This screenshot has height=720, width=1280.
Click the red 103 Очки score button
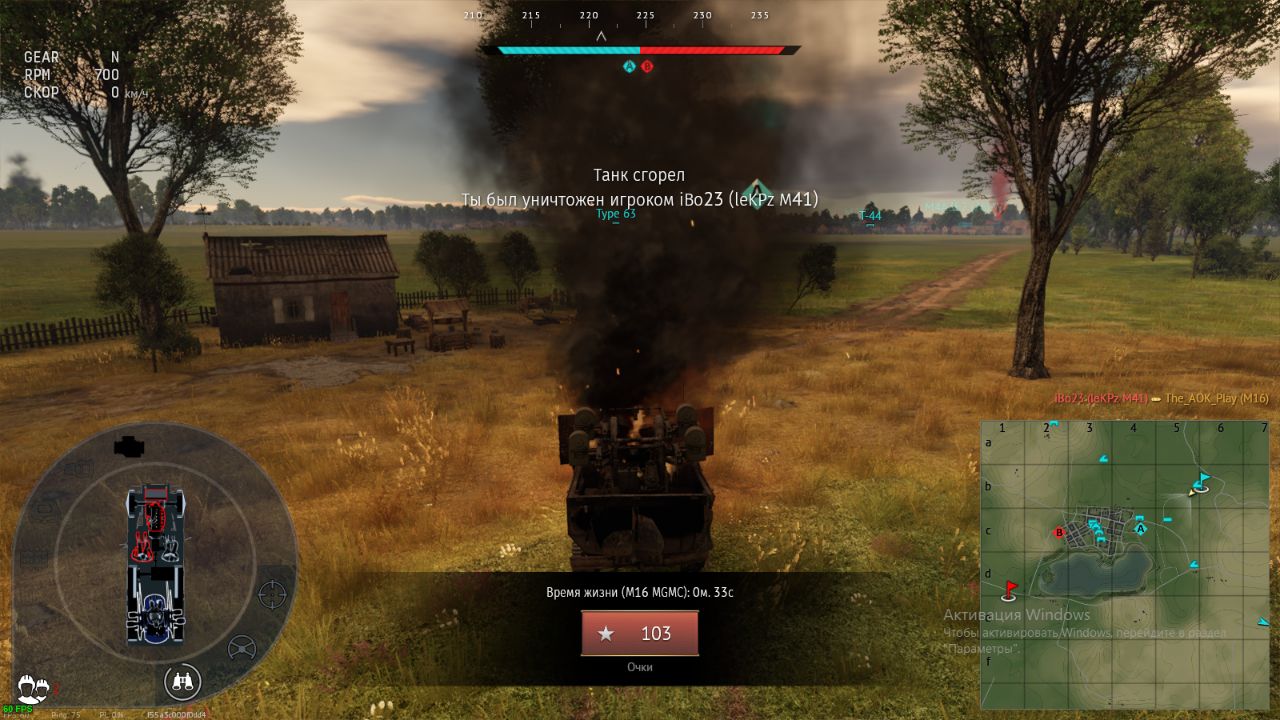click(640, 633)
